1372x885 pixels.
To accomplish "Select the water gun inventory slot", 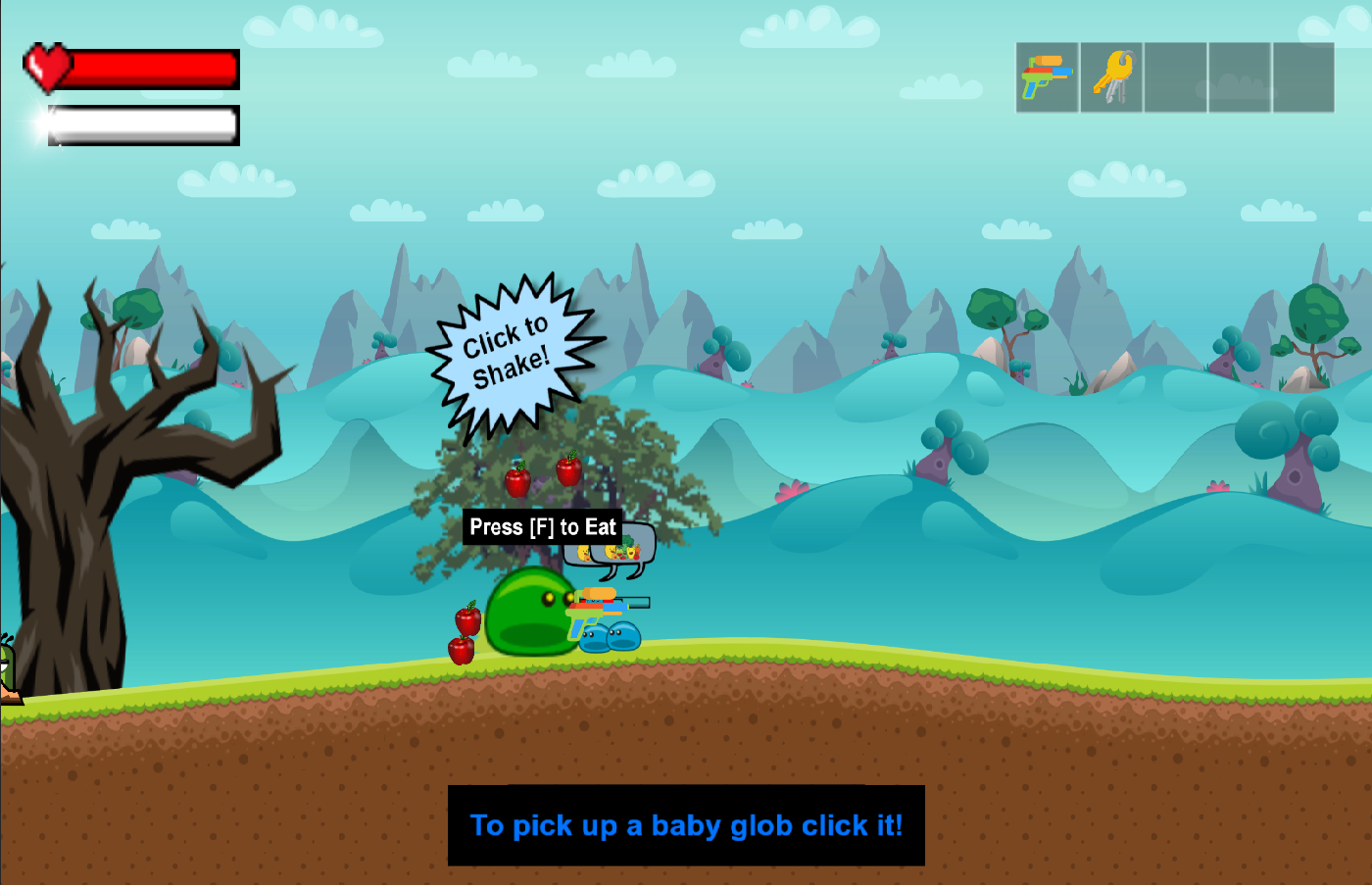I will (x=1047, y=77).
